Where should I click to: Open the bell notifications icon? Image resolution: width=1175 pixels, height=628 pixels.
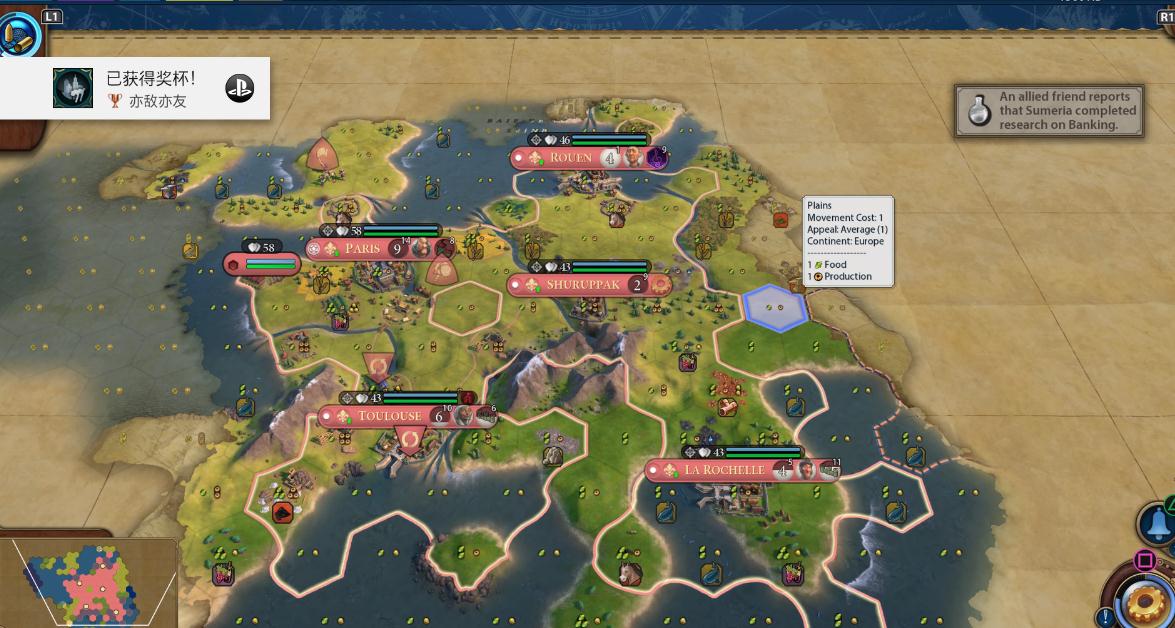pyautogui.click(x=1158, y=523)
